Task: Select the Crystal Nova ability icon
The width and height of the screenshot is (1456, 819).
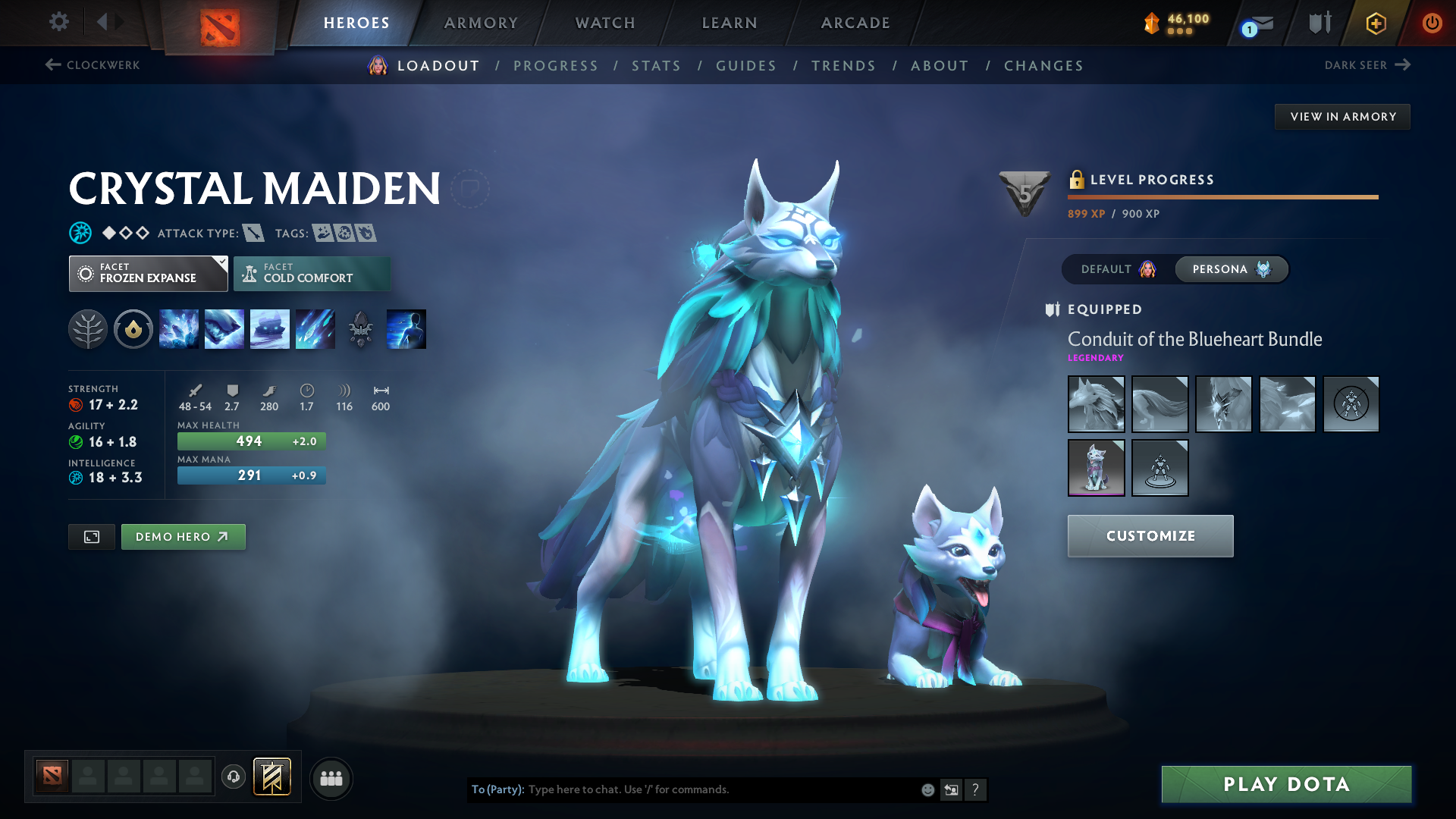Action: (179, 328)
